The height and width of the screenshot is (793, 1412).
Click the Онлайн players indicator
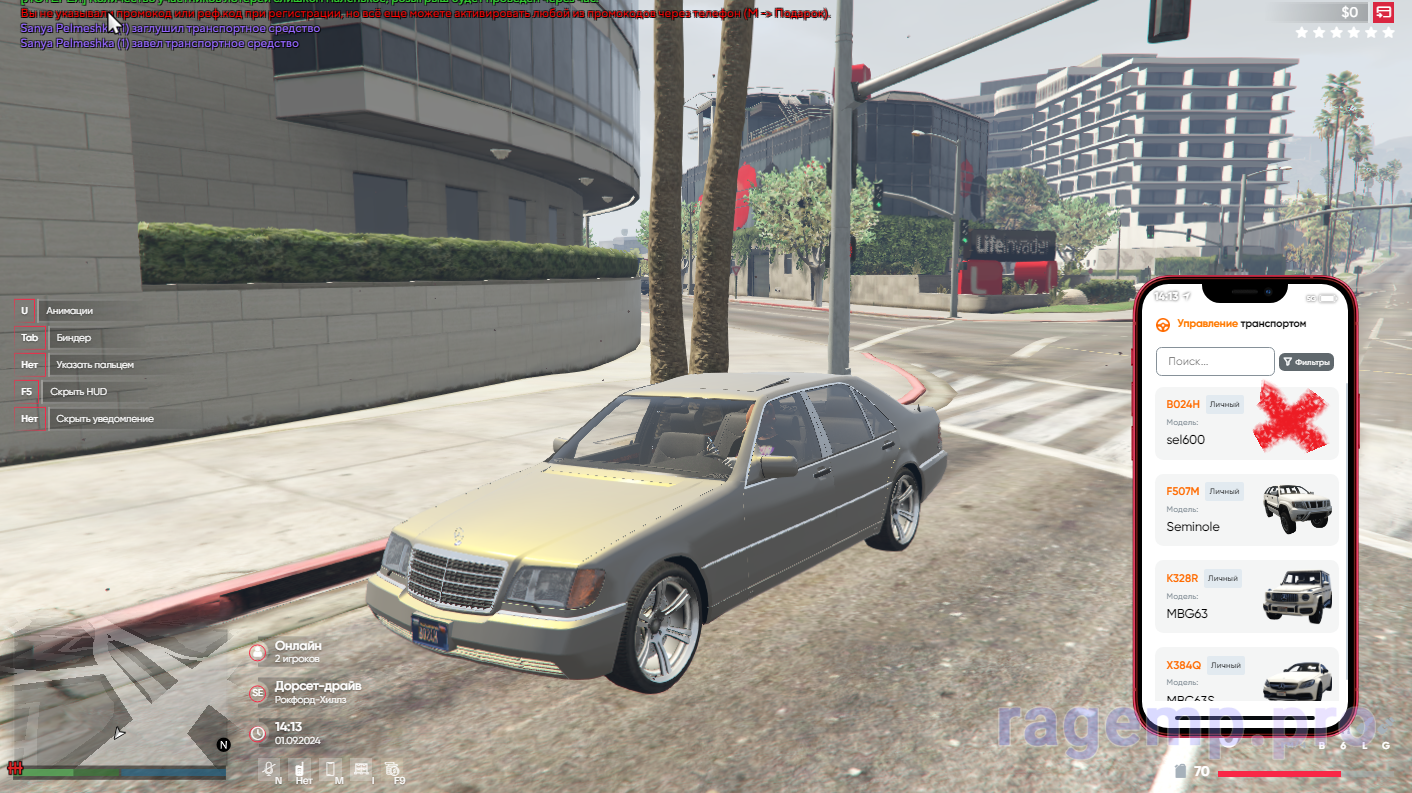[297, 652]
